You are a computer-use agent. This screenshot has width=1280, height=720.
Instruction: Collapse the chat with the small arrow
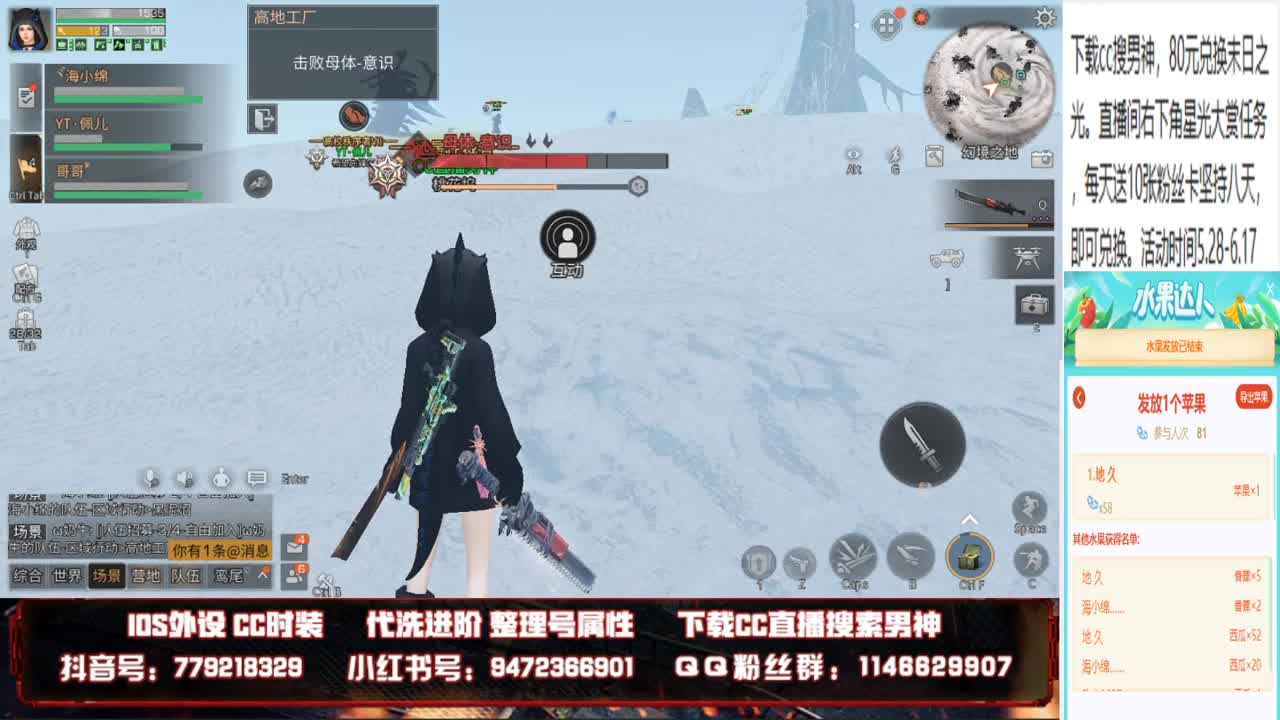(x=262, y=573)
